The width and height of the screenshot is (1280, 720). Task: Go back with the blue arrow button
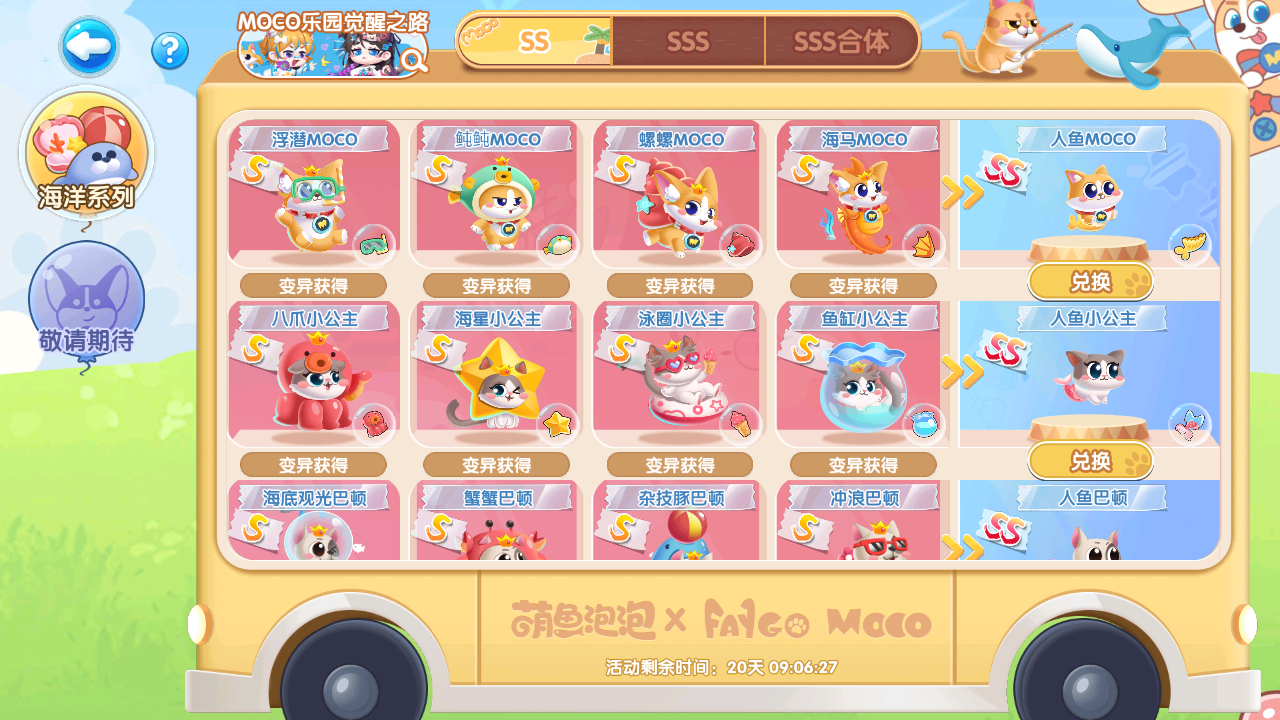tap(89, 47)
